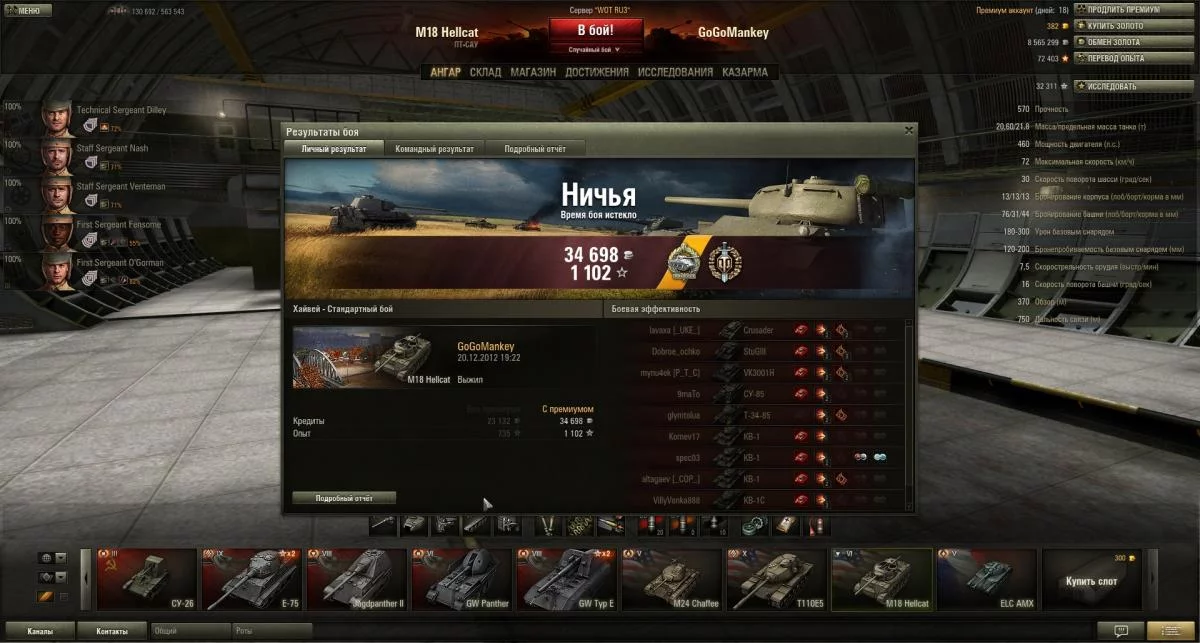Select the Личный результат tab
This screenshot has height=643, width=1200.
(333, 149)
